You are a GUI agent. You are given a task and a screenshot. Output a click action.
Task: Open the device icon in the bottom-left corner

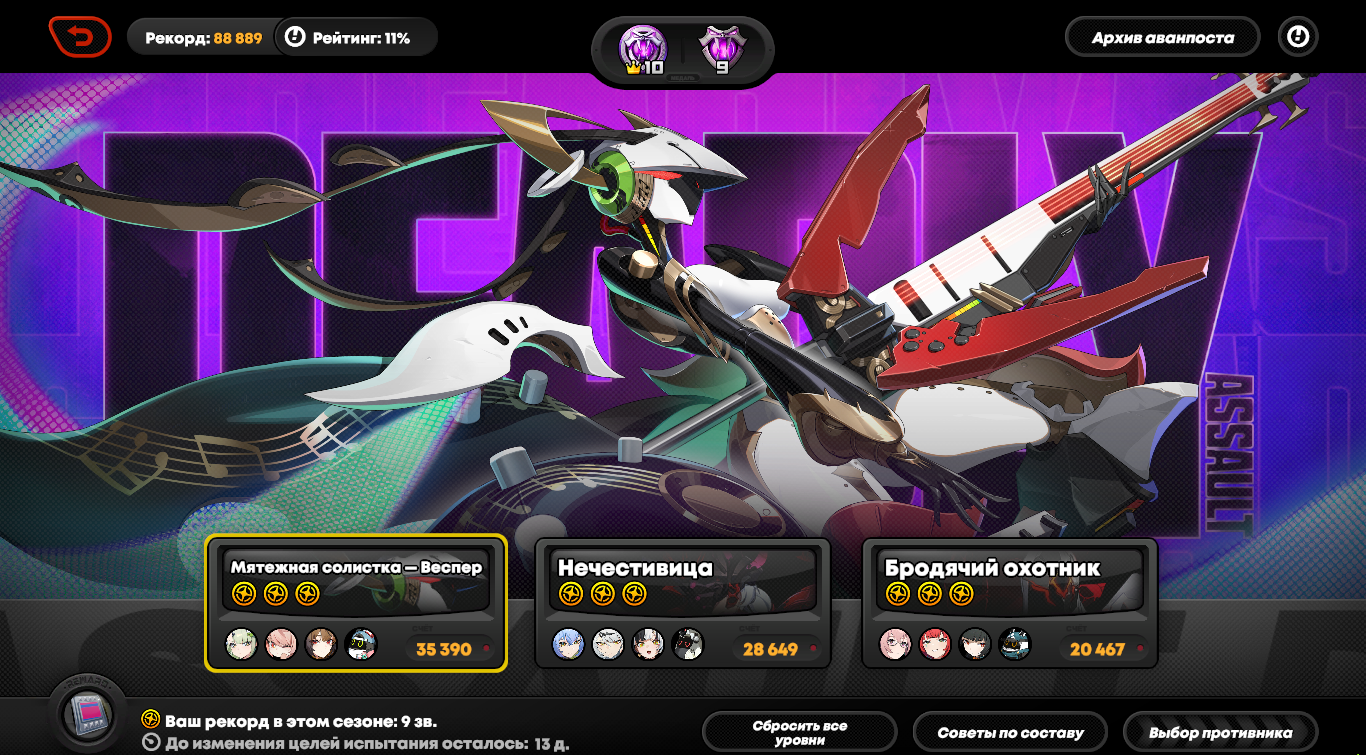tap(90, 713)
